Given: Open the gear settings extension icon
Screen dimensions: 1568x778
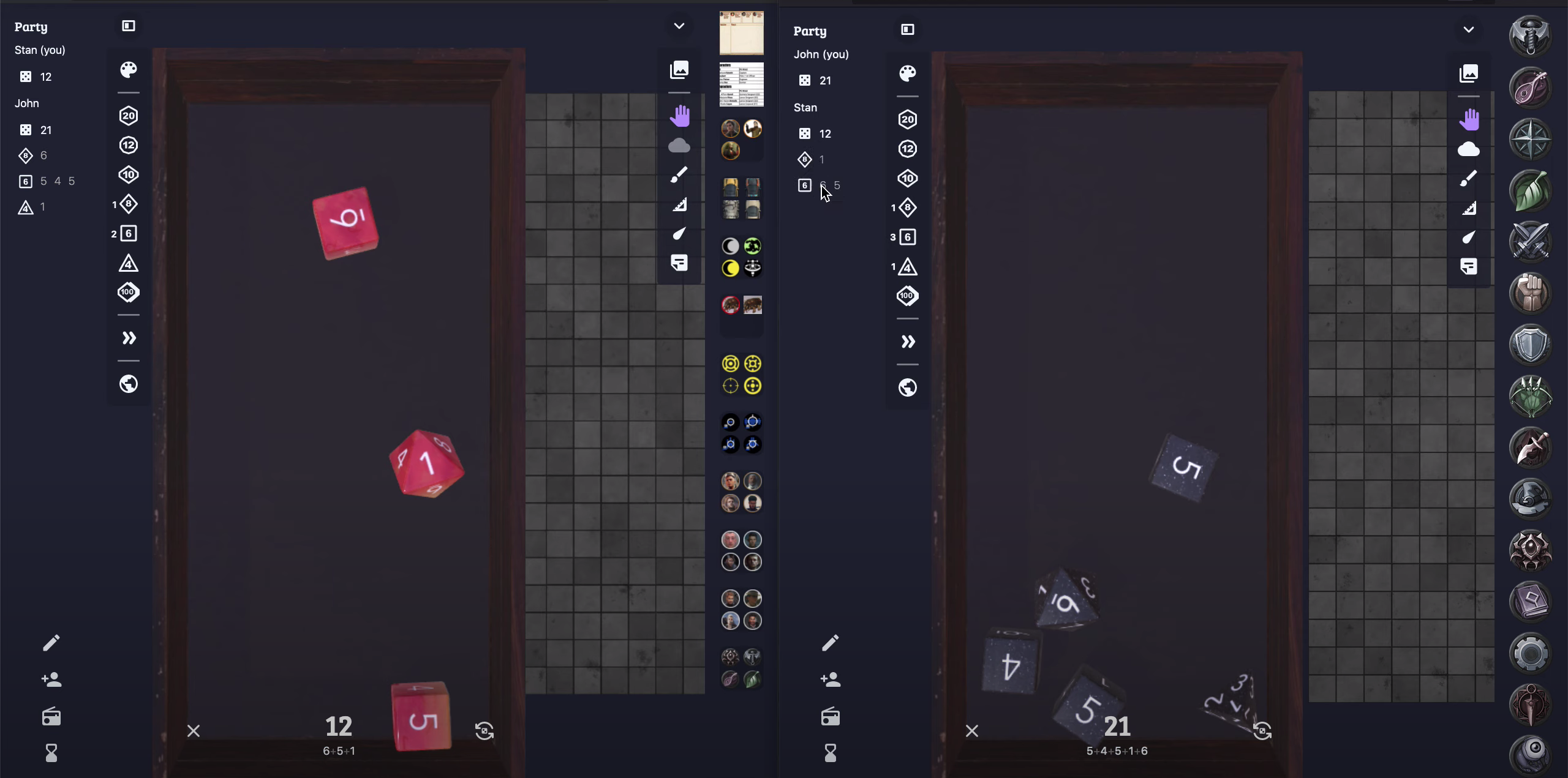Looking at the screenshot, I should [x=1530, y=653].
